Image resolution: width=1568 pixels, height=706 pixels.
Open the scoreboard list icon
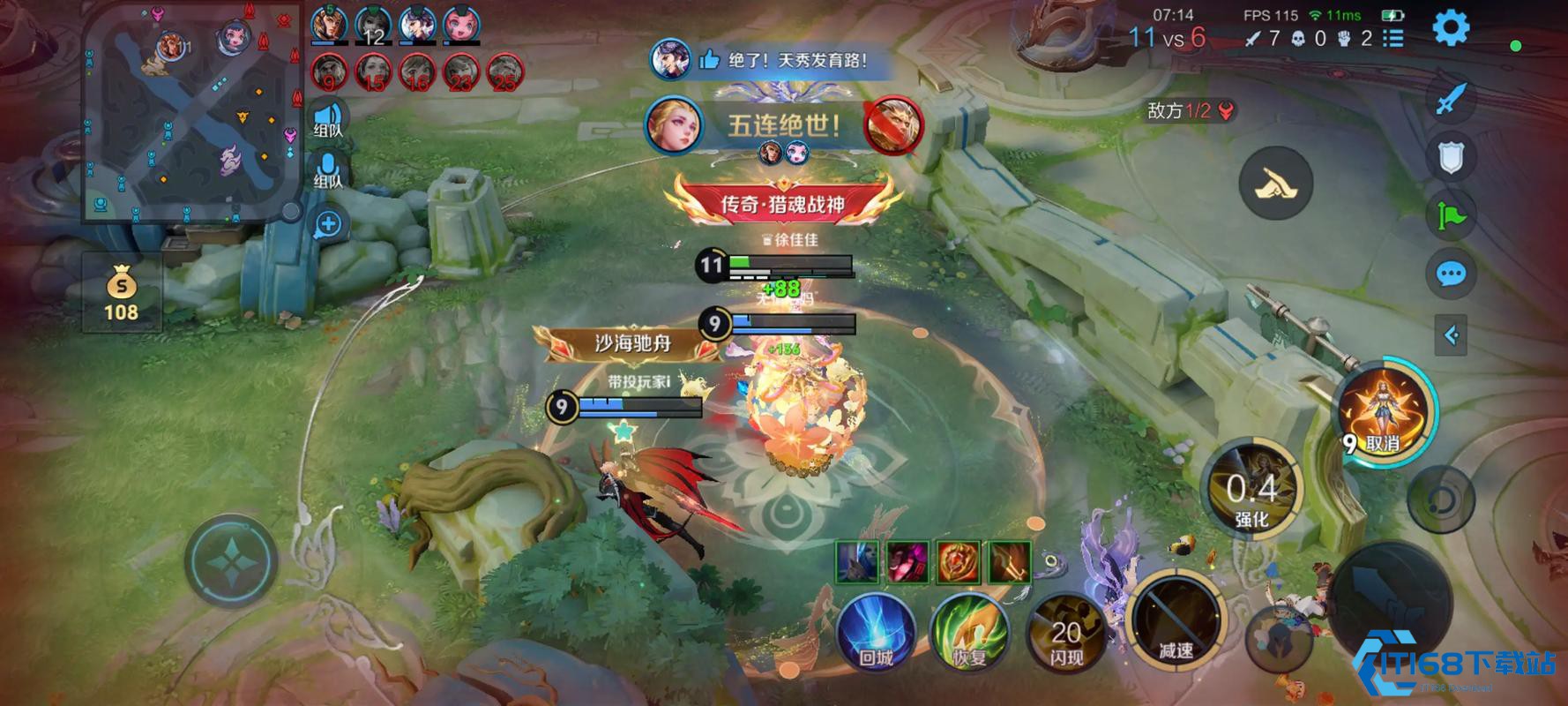pyautogui.click(x=1393, y=38)
